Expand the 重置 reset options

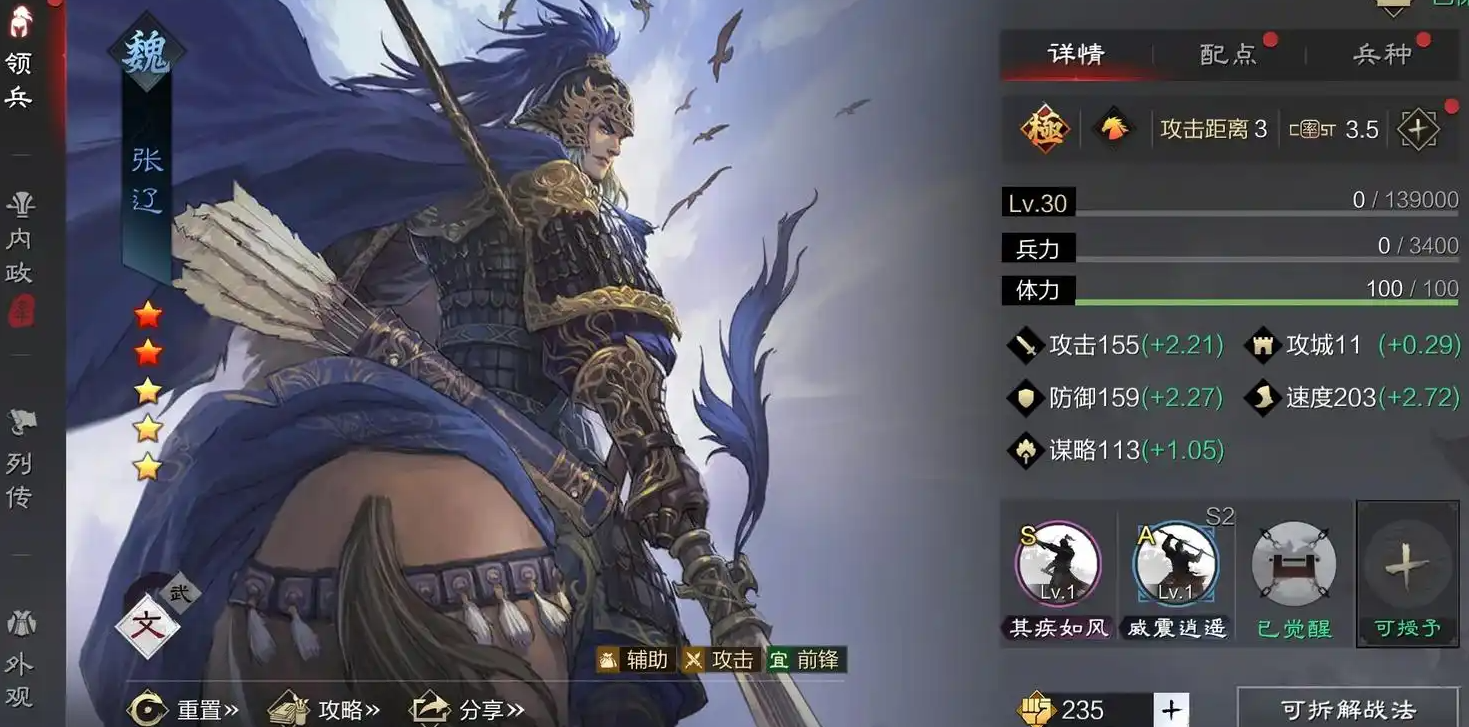tap(207, 709)
